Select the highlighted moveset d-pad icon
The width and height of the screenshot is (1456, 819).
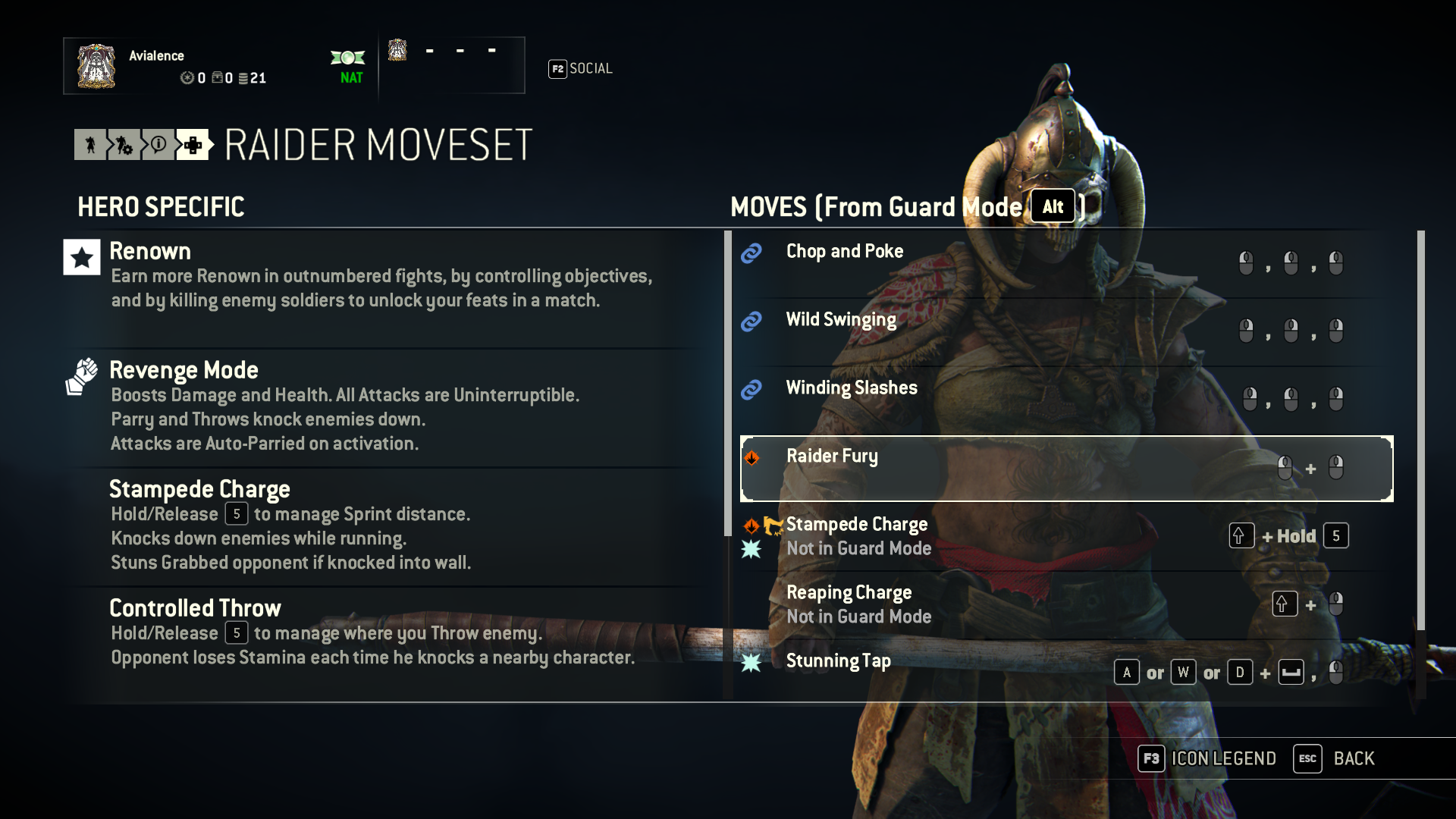pos(192,146)
